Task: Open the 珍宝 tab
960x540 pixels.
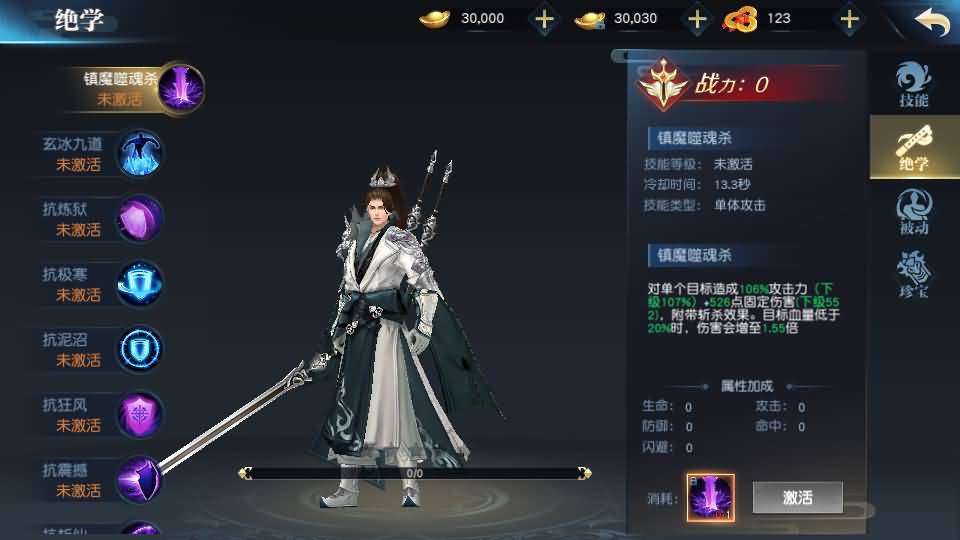Action: pos(913,275)
